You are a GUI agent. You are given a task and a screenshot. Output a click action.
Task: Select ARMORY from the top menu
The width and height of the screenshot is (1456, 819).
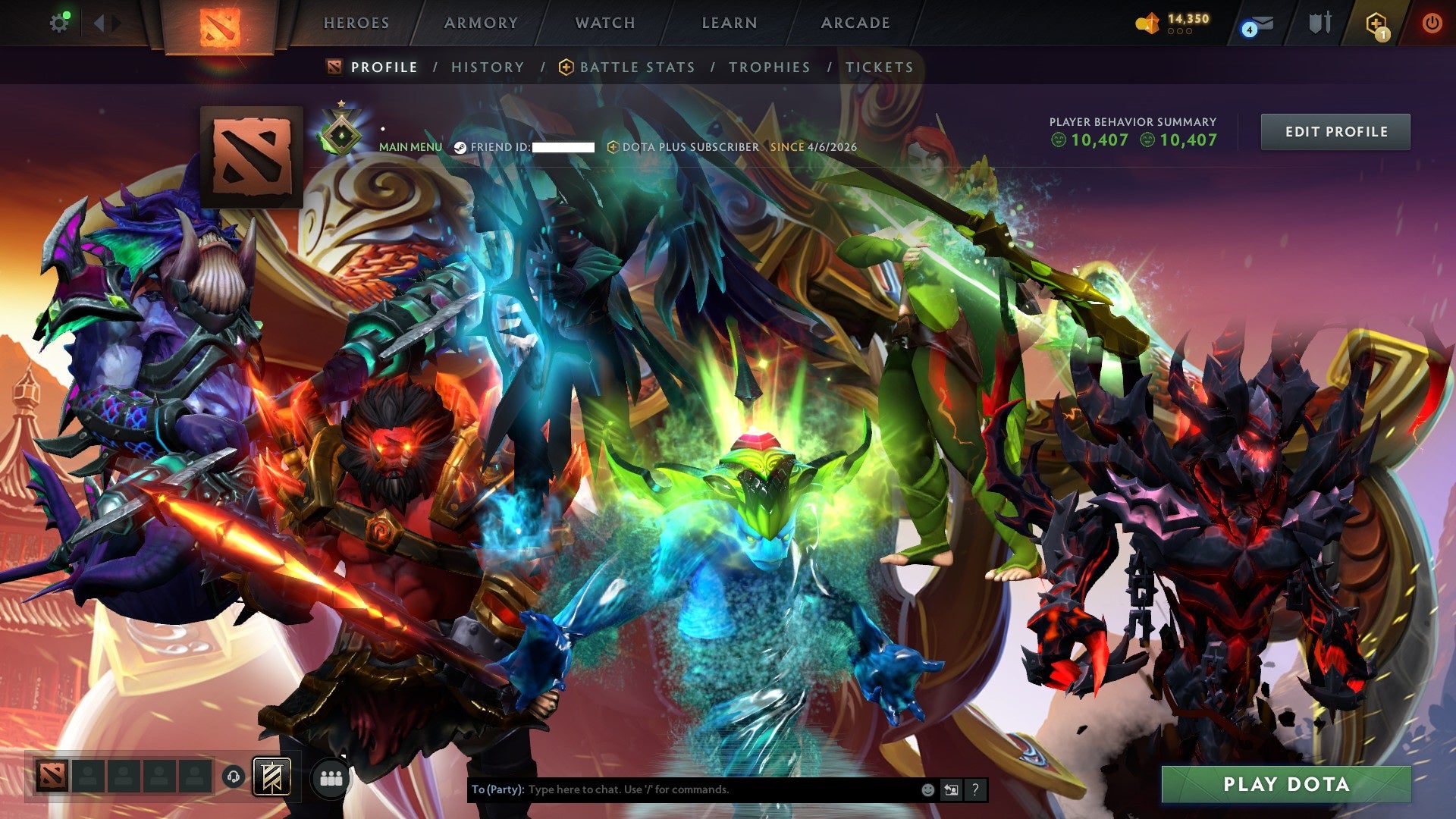pos(479,23)
